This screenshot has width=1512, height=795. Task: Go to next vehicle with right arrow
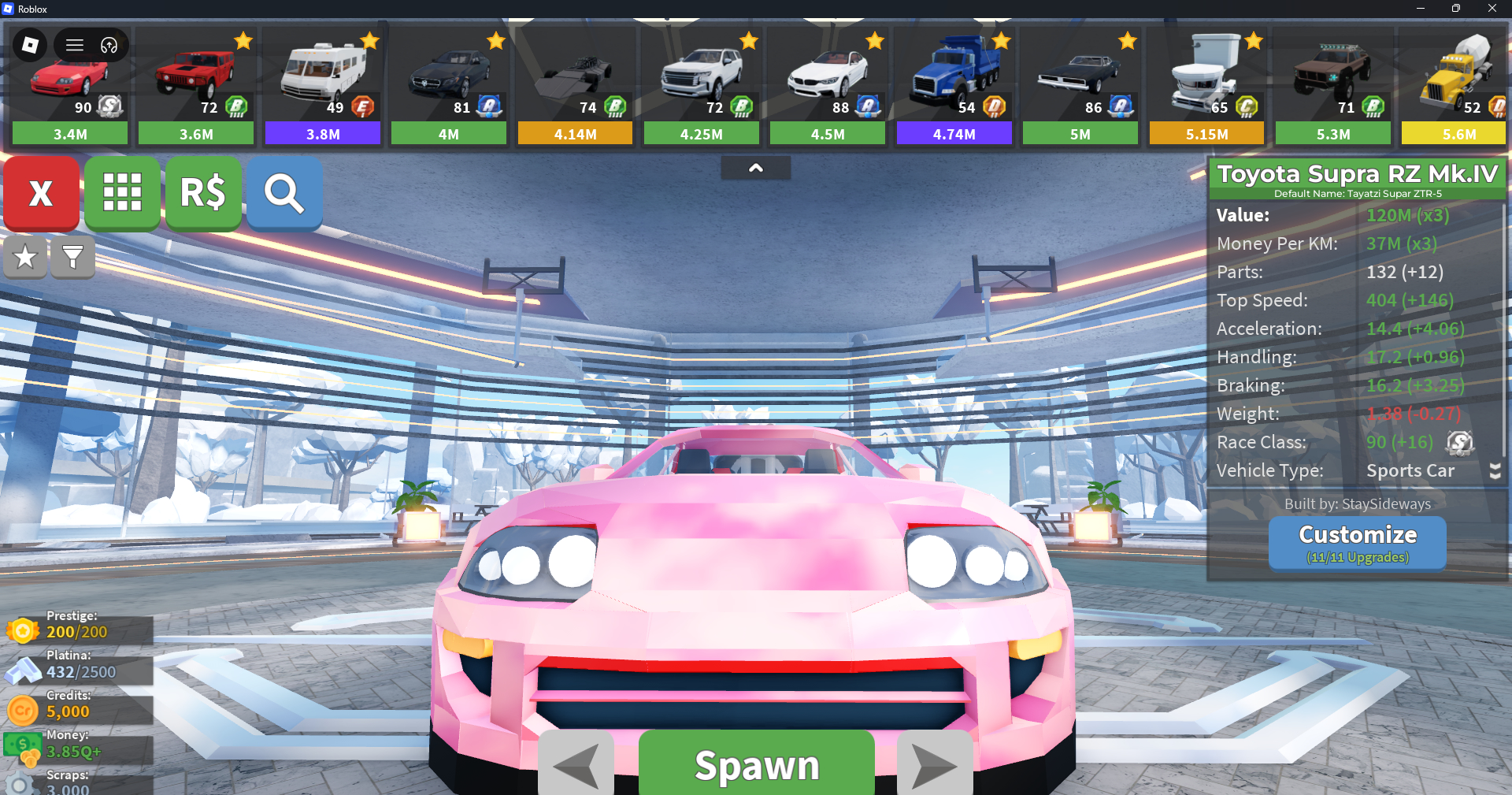935,764
